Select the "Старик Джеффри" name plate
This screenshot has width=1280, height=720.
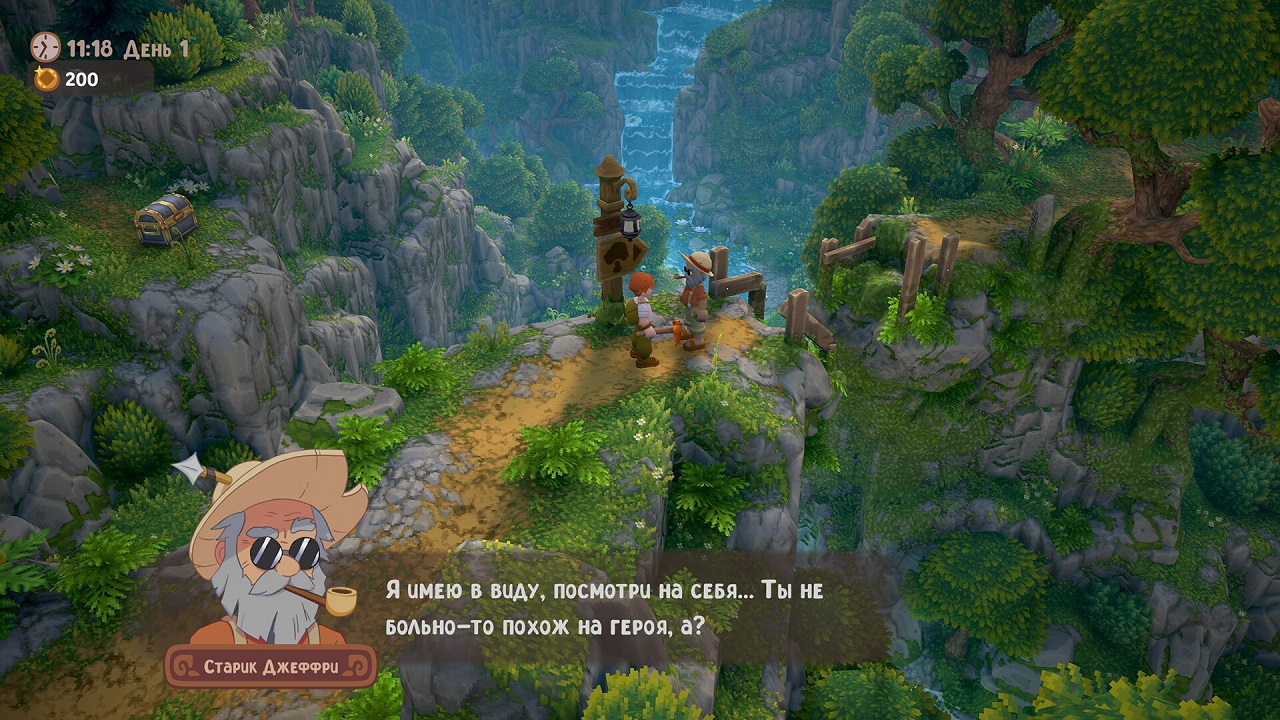(x=270, y=666)
